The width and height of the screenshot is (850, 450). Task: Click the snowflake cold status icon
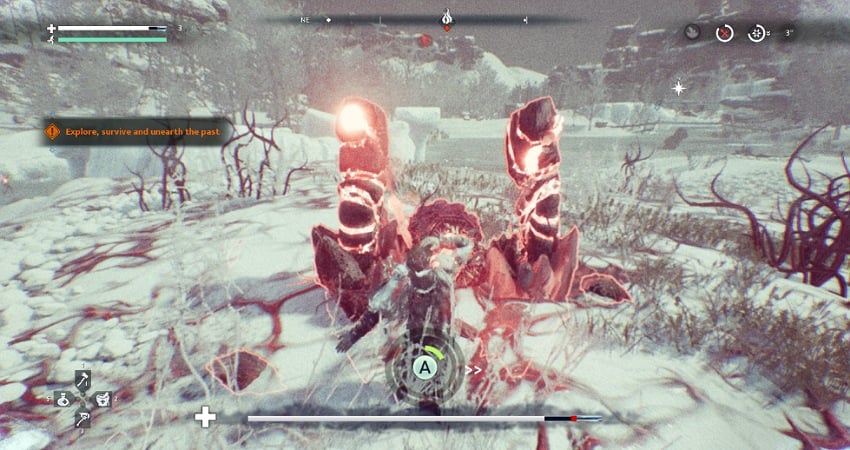pyautogui.click(x=757, y=33)
